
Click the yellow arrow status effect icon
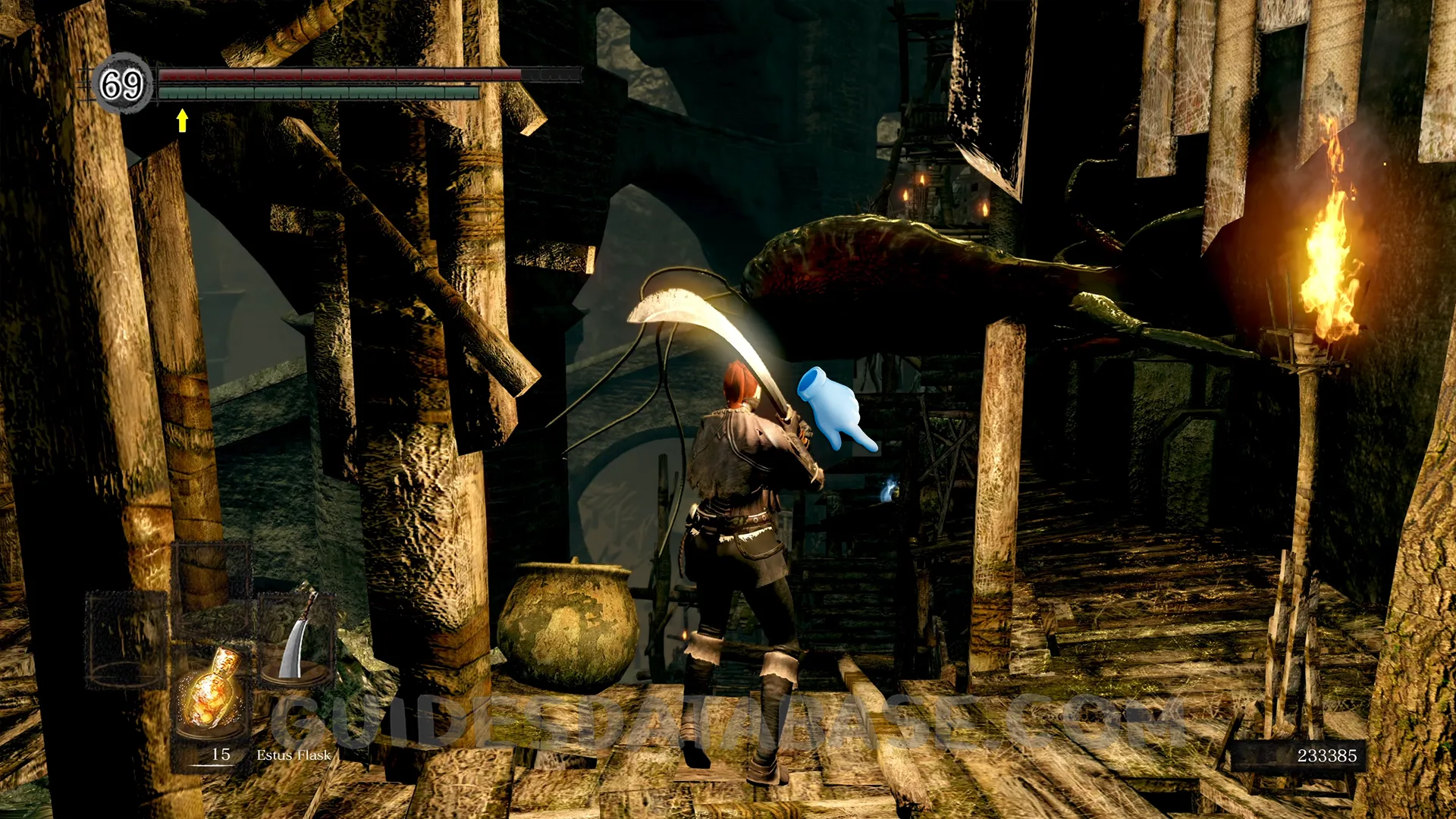point(182,121)
